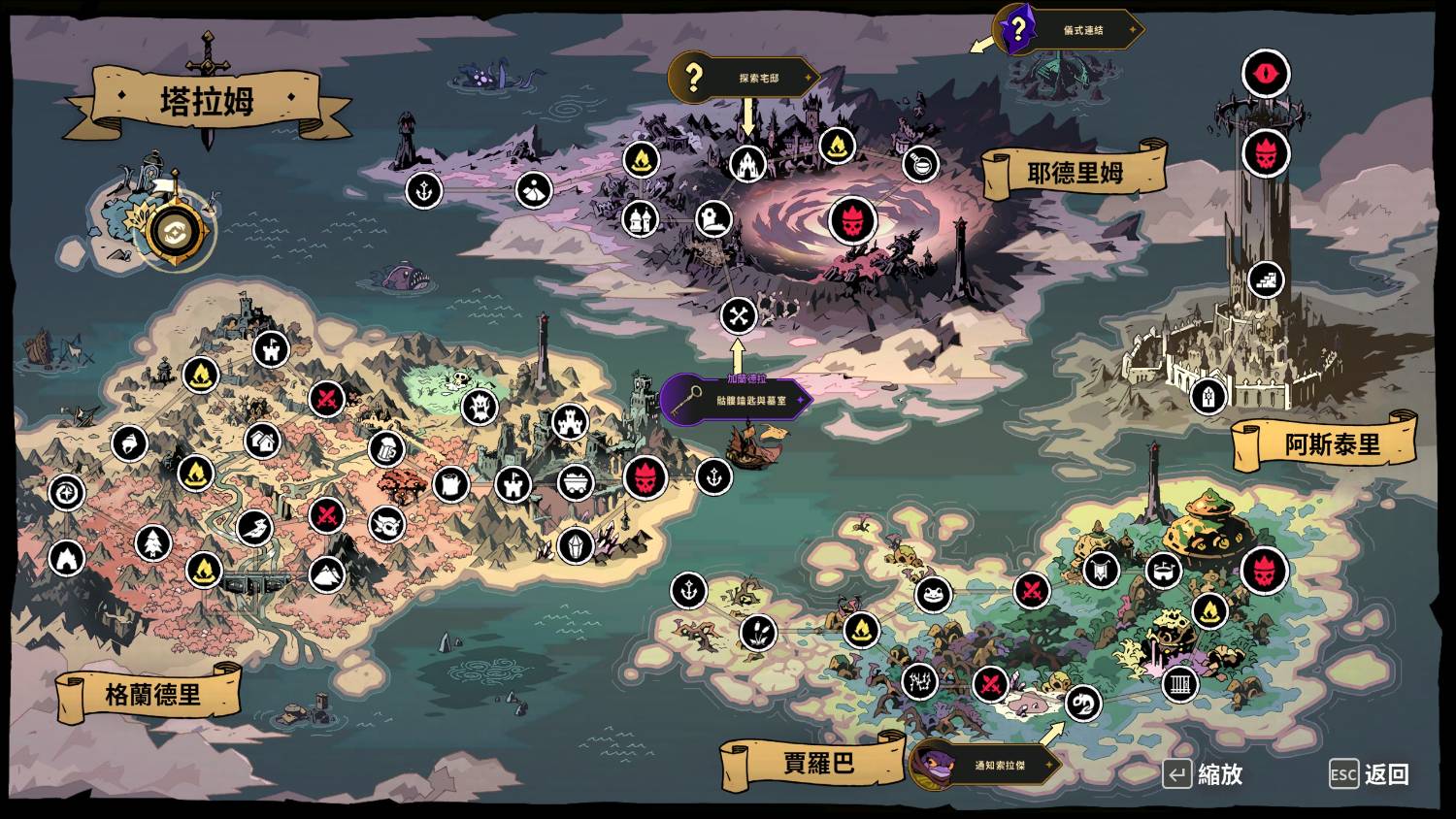Select the crossed bones map marker
Screen dimensions: 1456x819
click(739, 315)
